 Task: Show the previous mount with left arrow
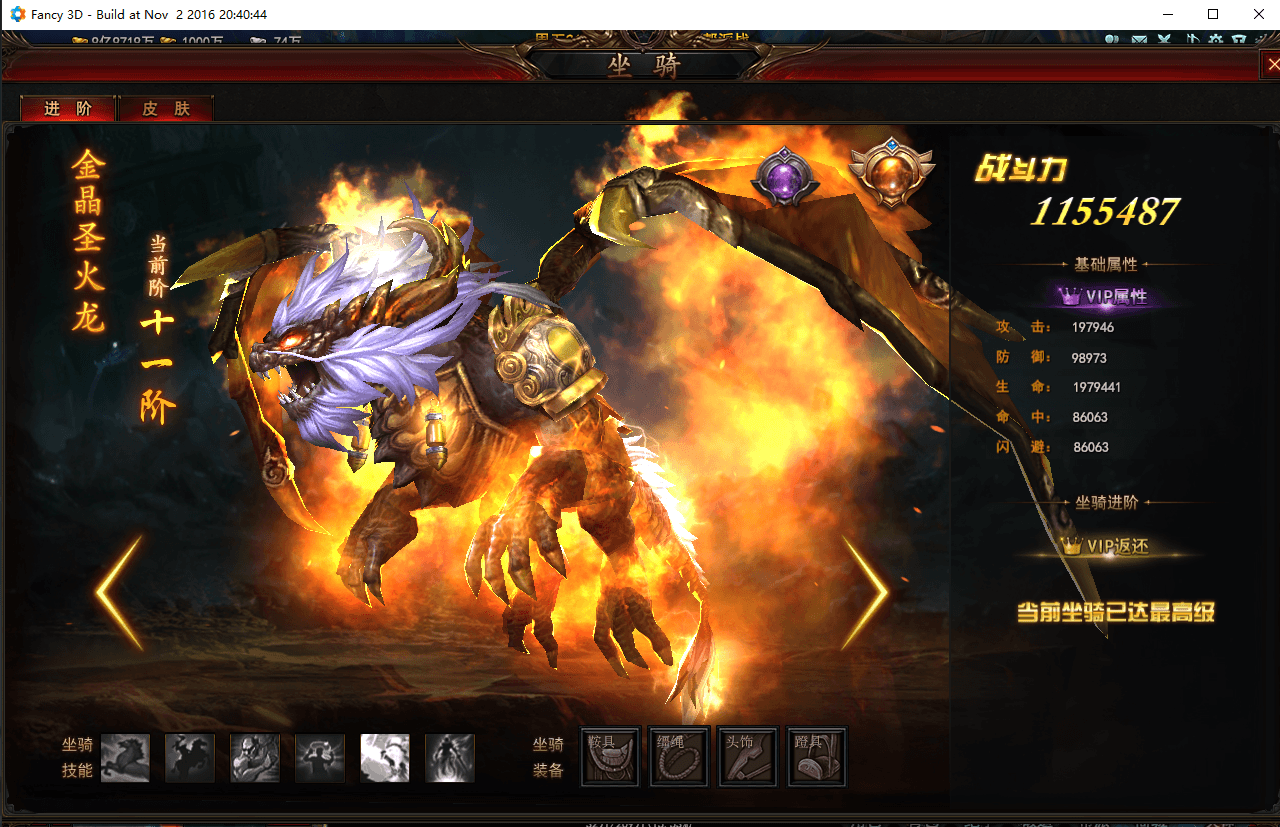[119, 593]
